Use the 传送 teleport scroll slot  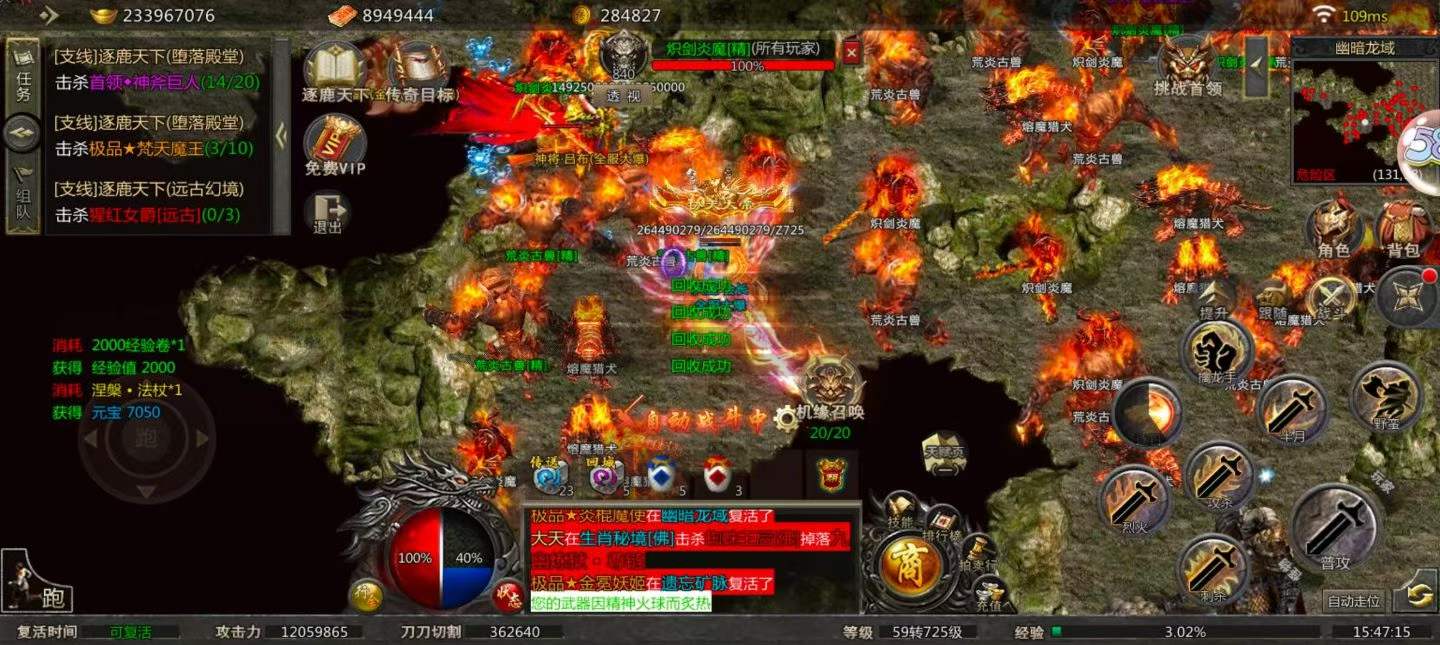[549, 477]
